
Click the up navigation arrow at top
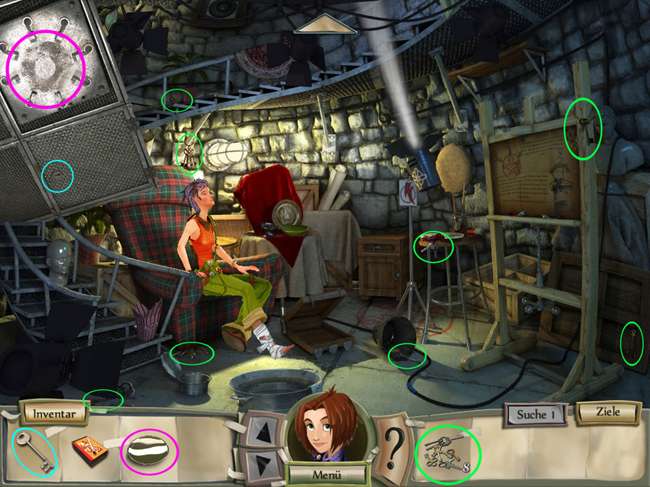point(326,23)
